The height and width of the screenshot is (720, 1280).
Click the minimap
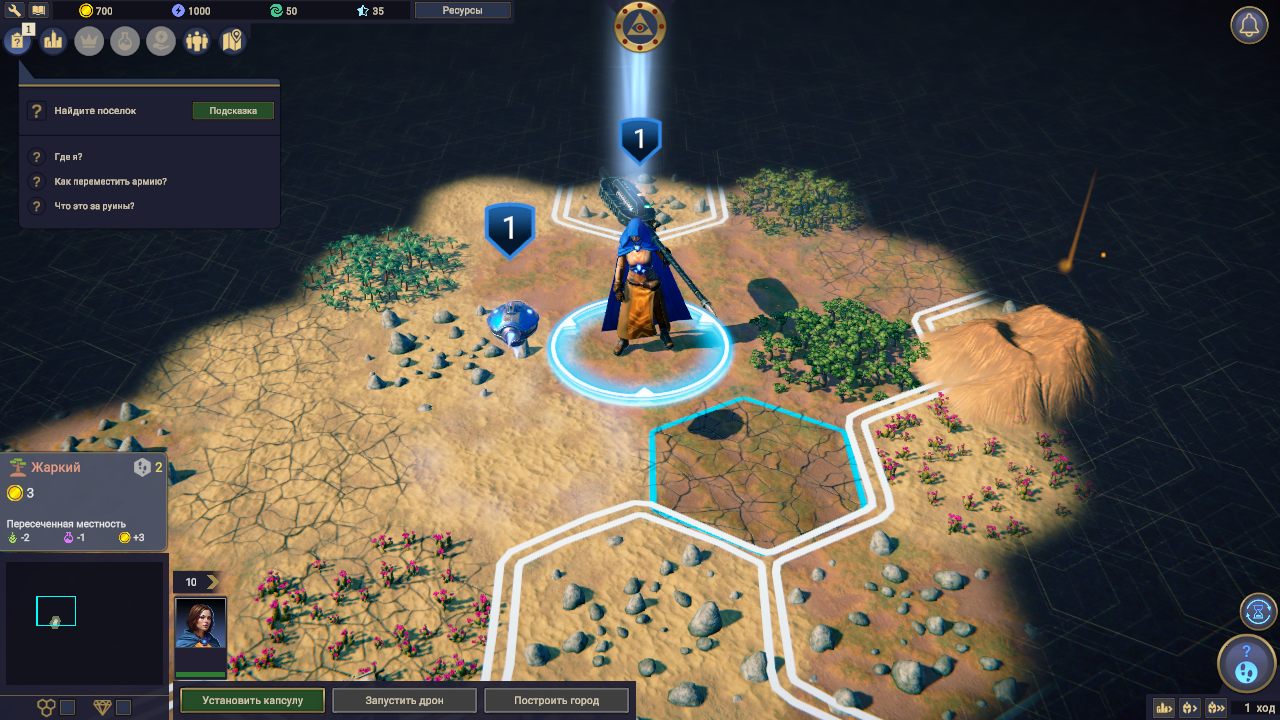click(84, 622)
